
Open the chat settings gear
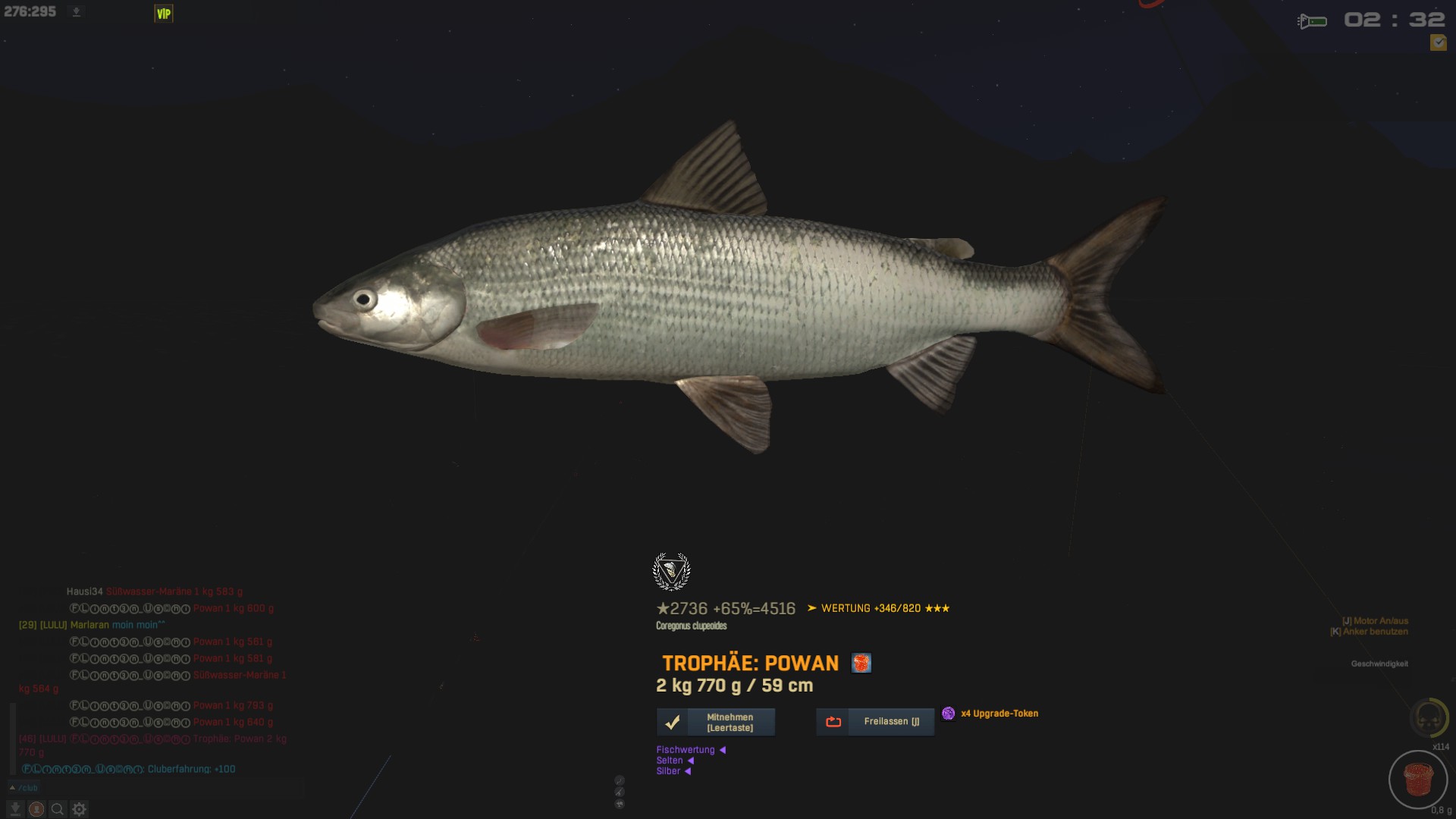pos(79,809)
